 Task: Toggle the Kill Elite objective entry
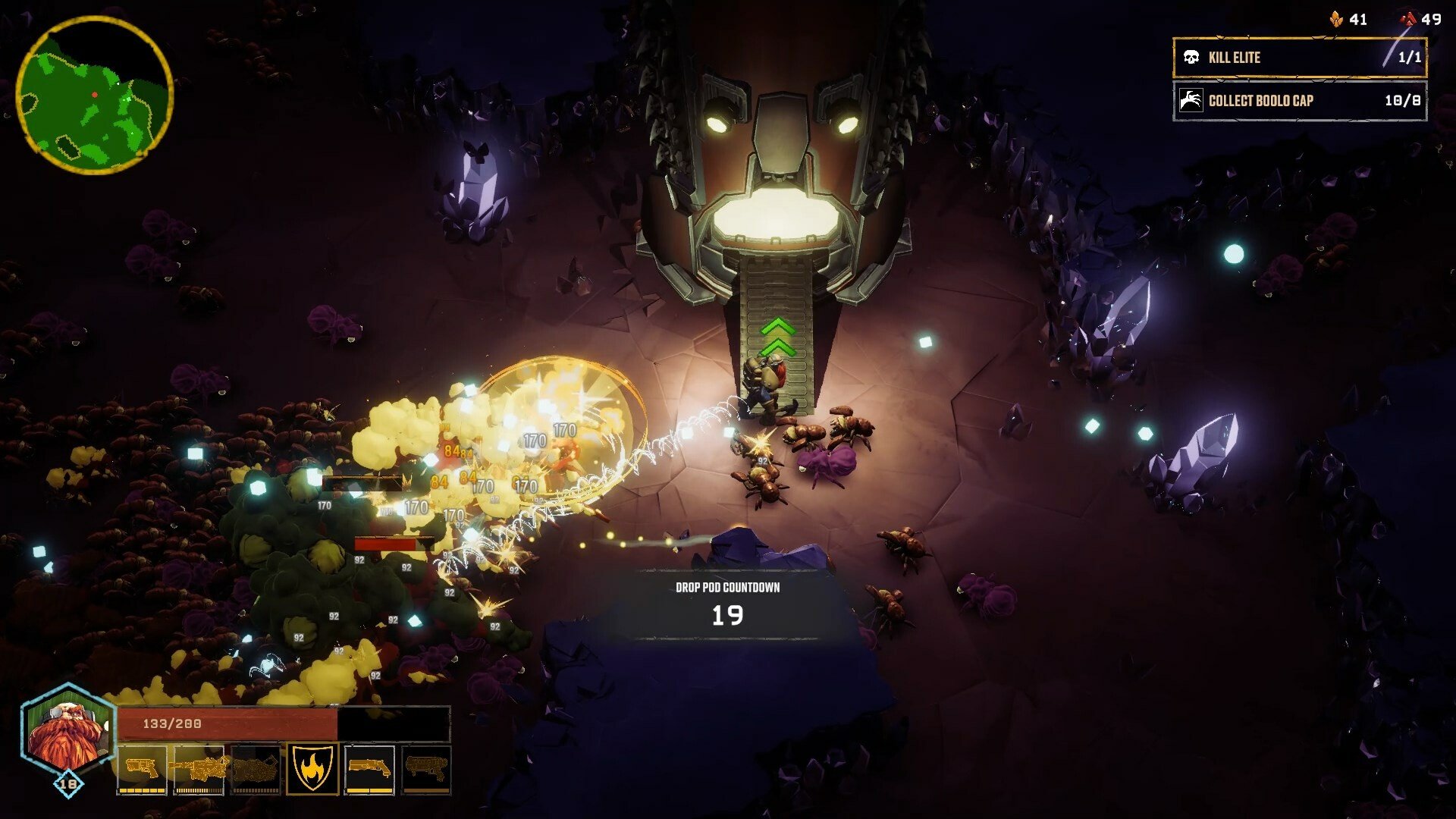tap(1299, 57)
